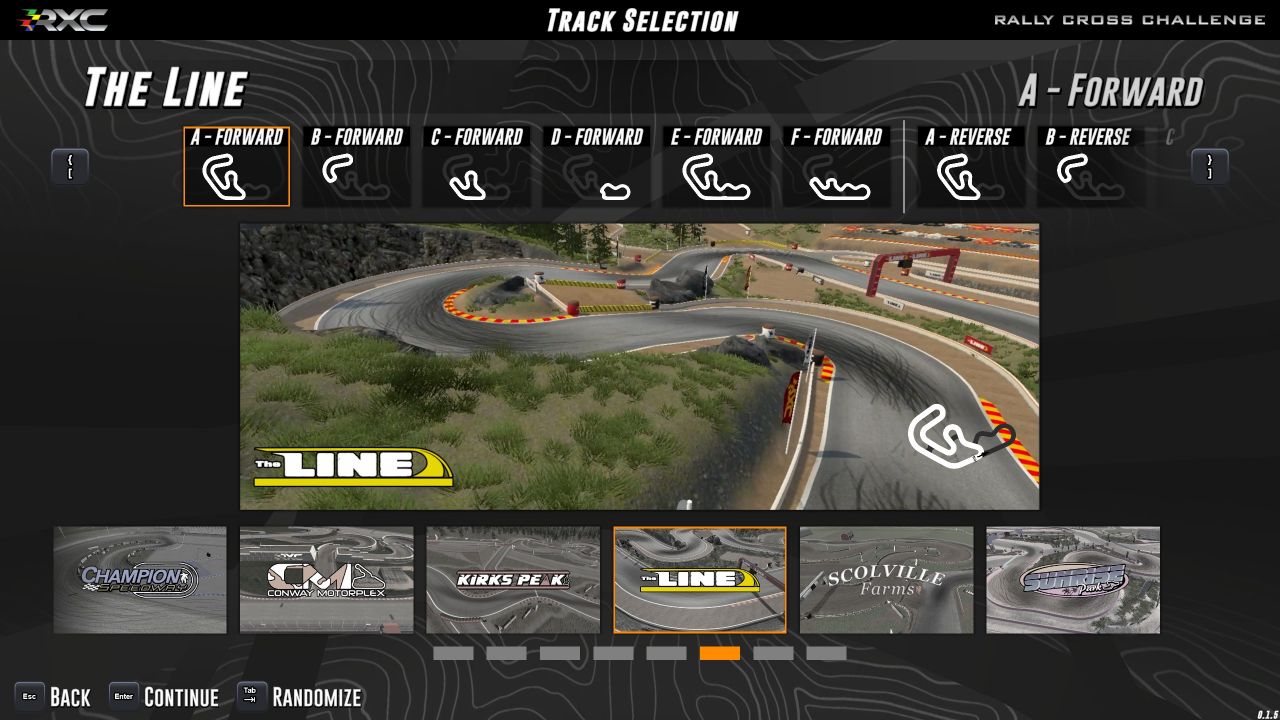The height and width of the screenshot is (720, 1280).
Task: Choose the Conway Motorplex track
Action: (x=326, y=580)
